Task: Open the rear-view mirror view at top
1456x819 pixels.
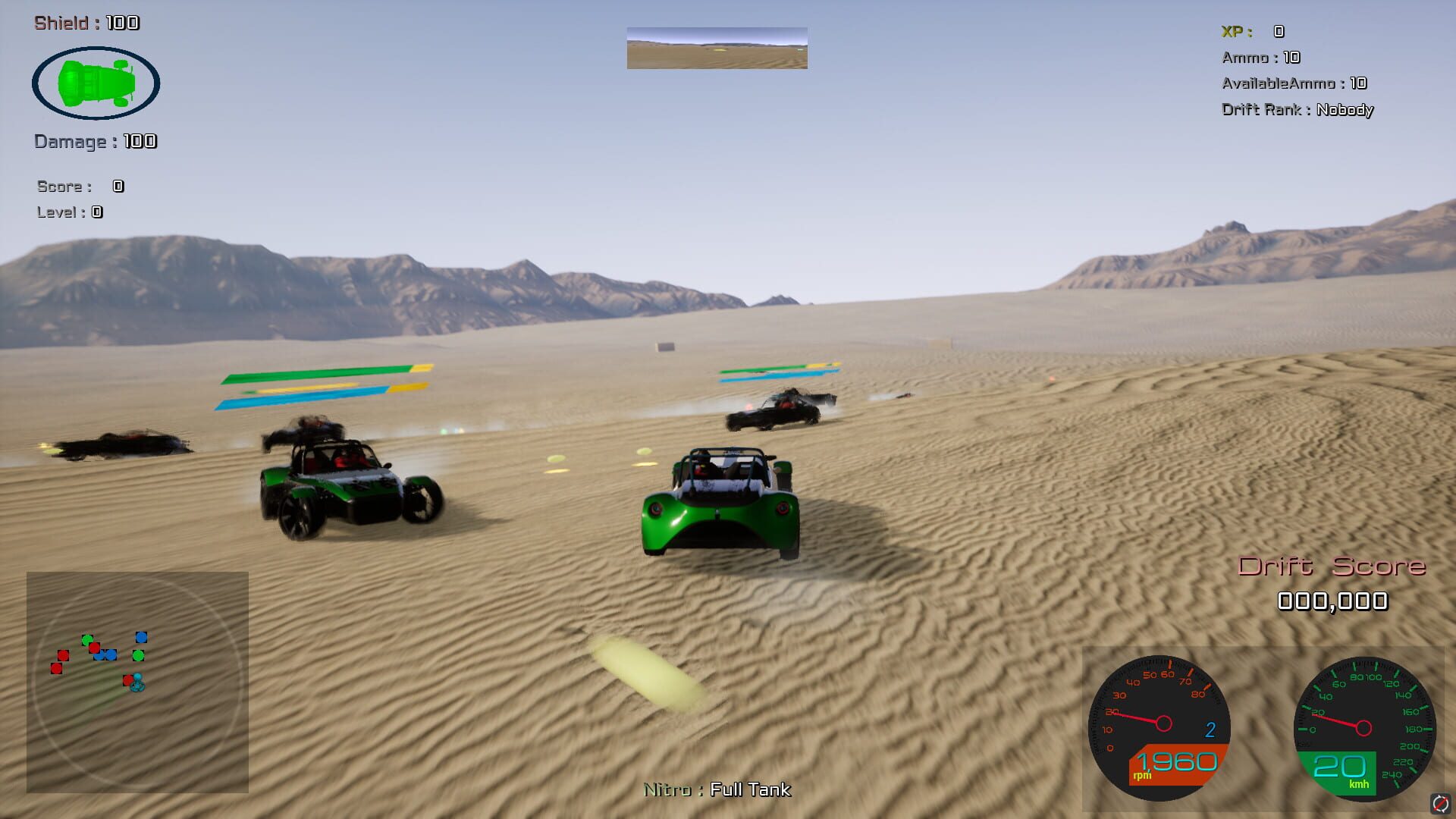Action: click(x=716, y=49)
